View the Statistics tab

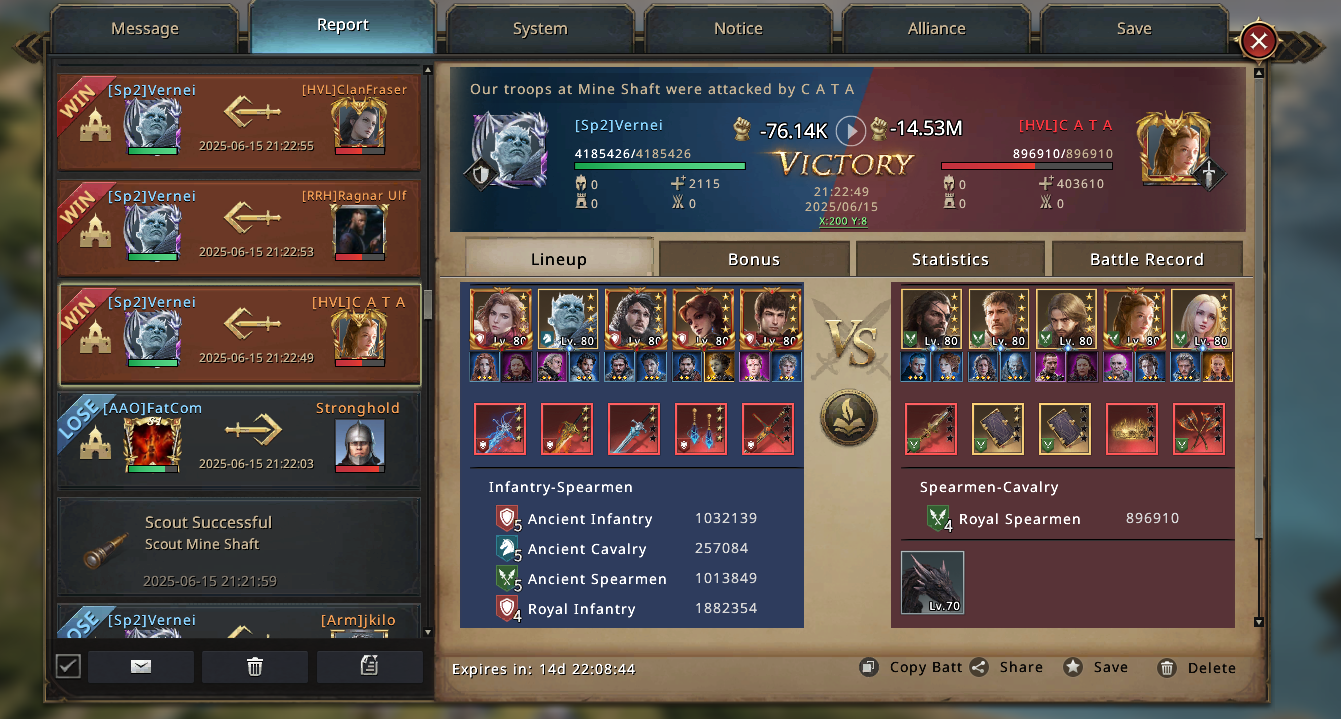coord(950,259)
